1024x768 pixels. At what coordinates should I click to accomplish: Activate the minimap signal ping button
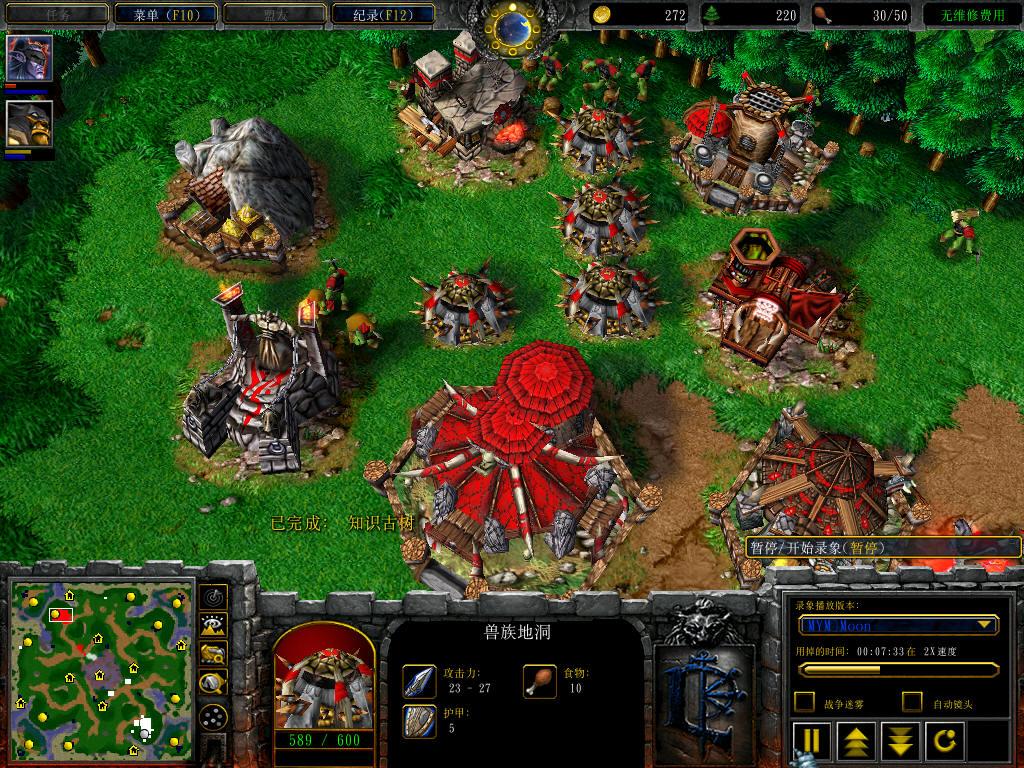212,597
